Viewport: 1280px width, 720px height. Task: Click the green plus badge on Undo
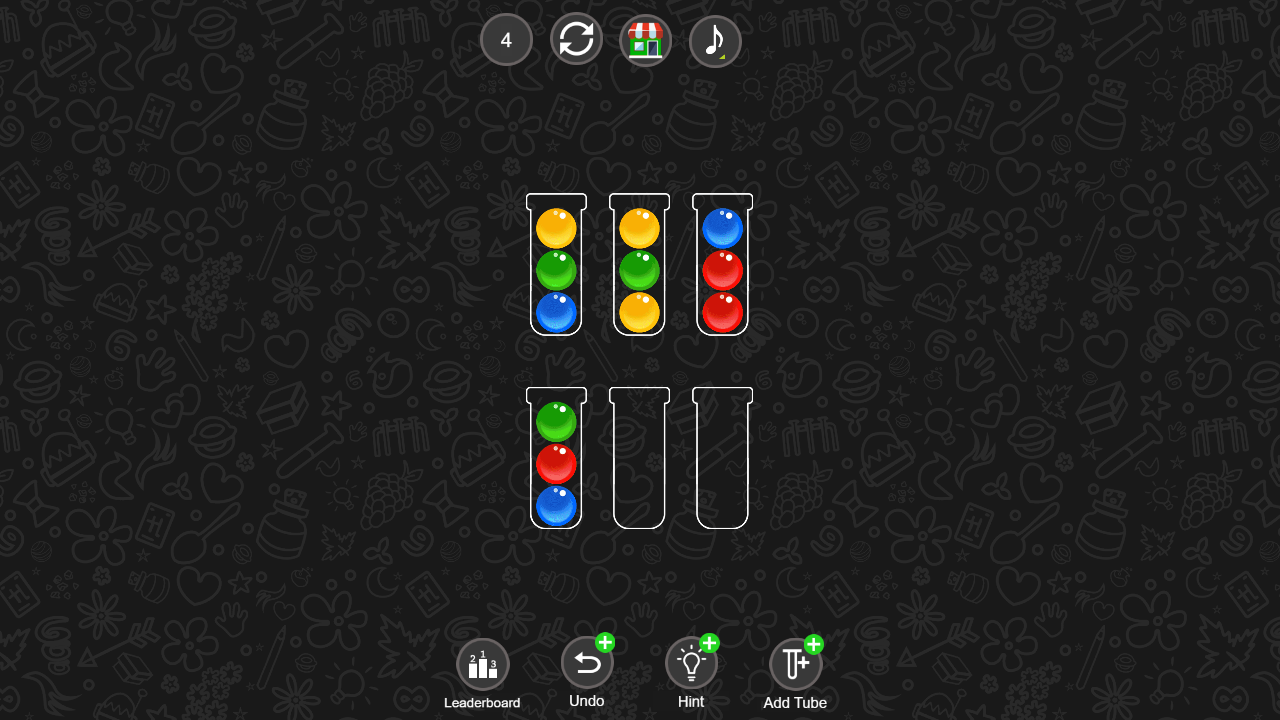[x=606, y=644]
